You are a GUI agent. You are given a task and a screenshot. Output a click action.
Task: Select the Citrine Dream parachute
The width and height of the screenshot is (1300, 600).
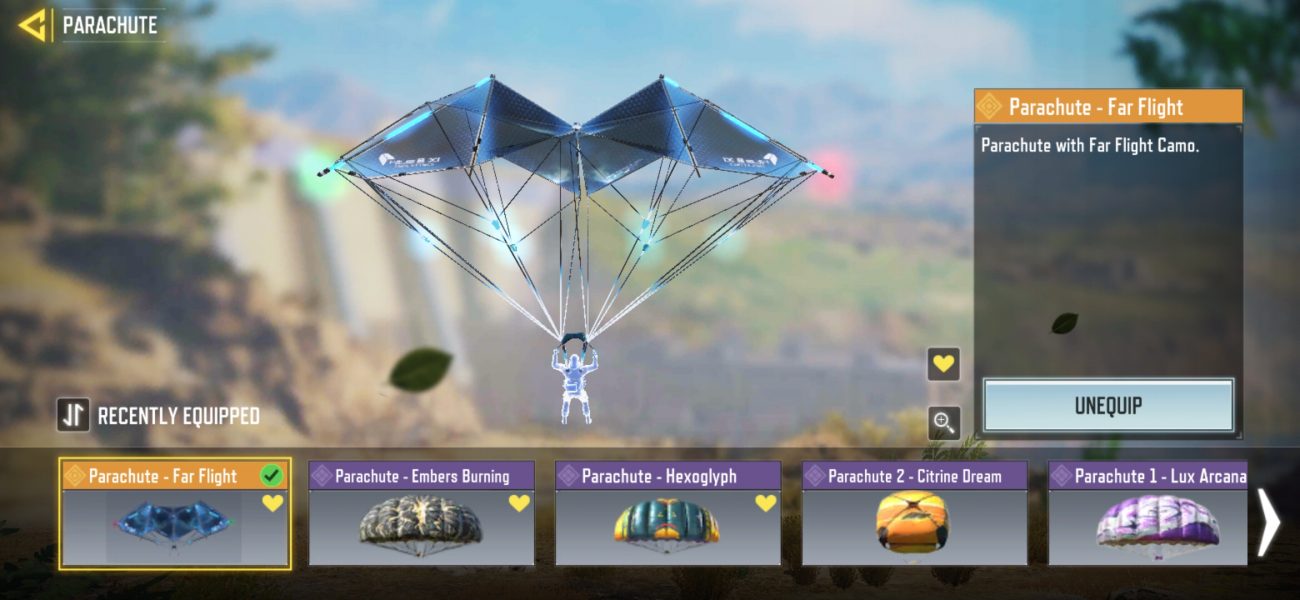click(914, 514)
